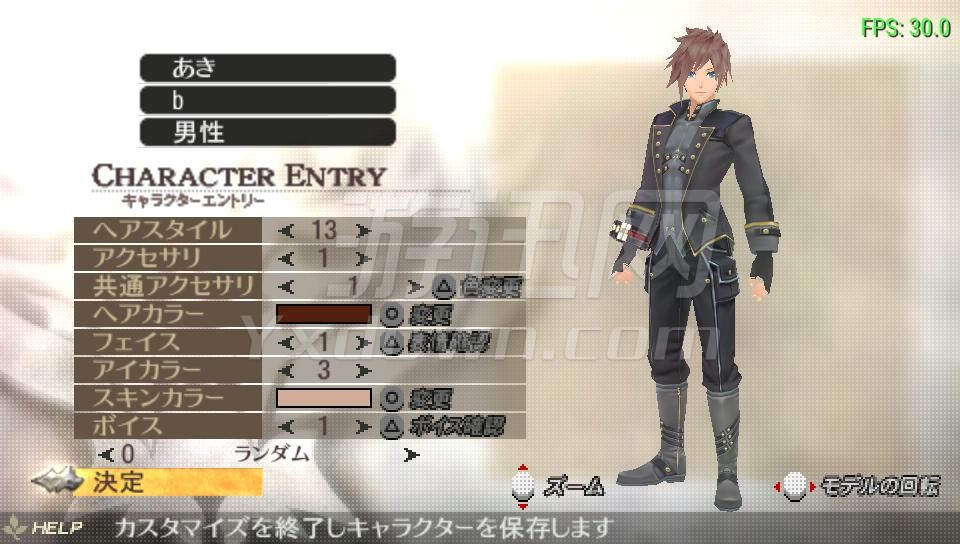Pick the pink スキンカラー swatch

[323, 398]
